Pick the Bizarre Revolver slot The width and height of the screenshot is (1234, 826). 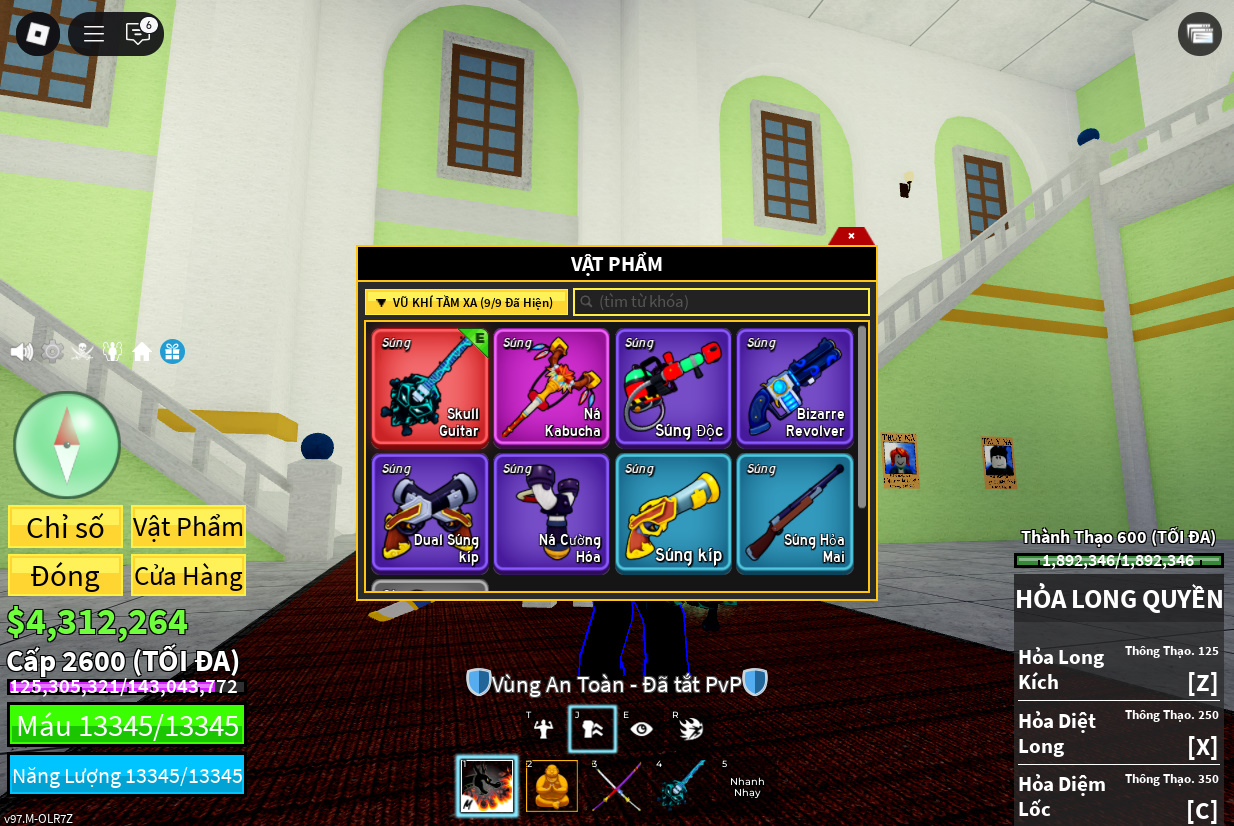[795, 387]
